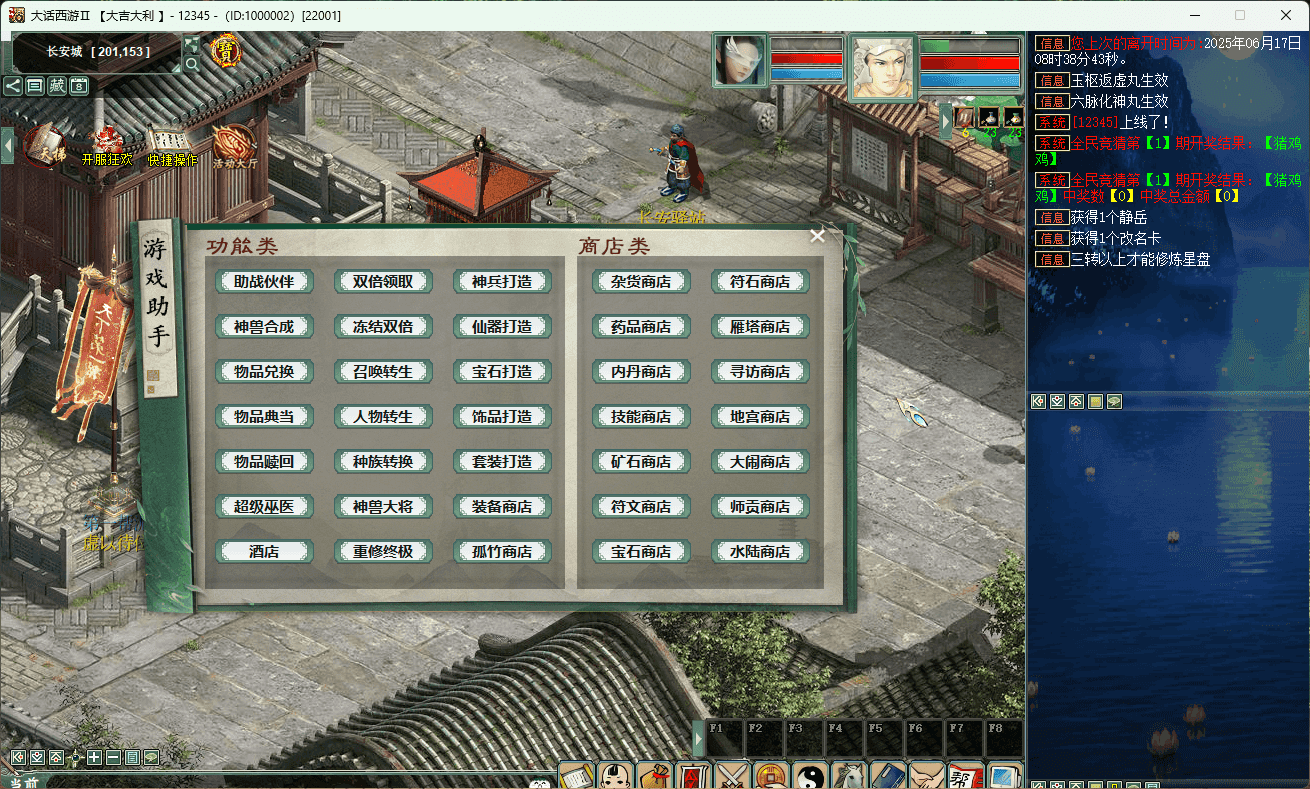1310x789 pixels.
Task: Select the 符石商店 shop
Action: coord(760,282)
